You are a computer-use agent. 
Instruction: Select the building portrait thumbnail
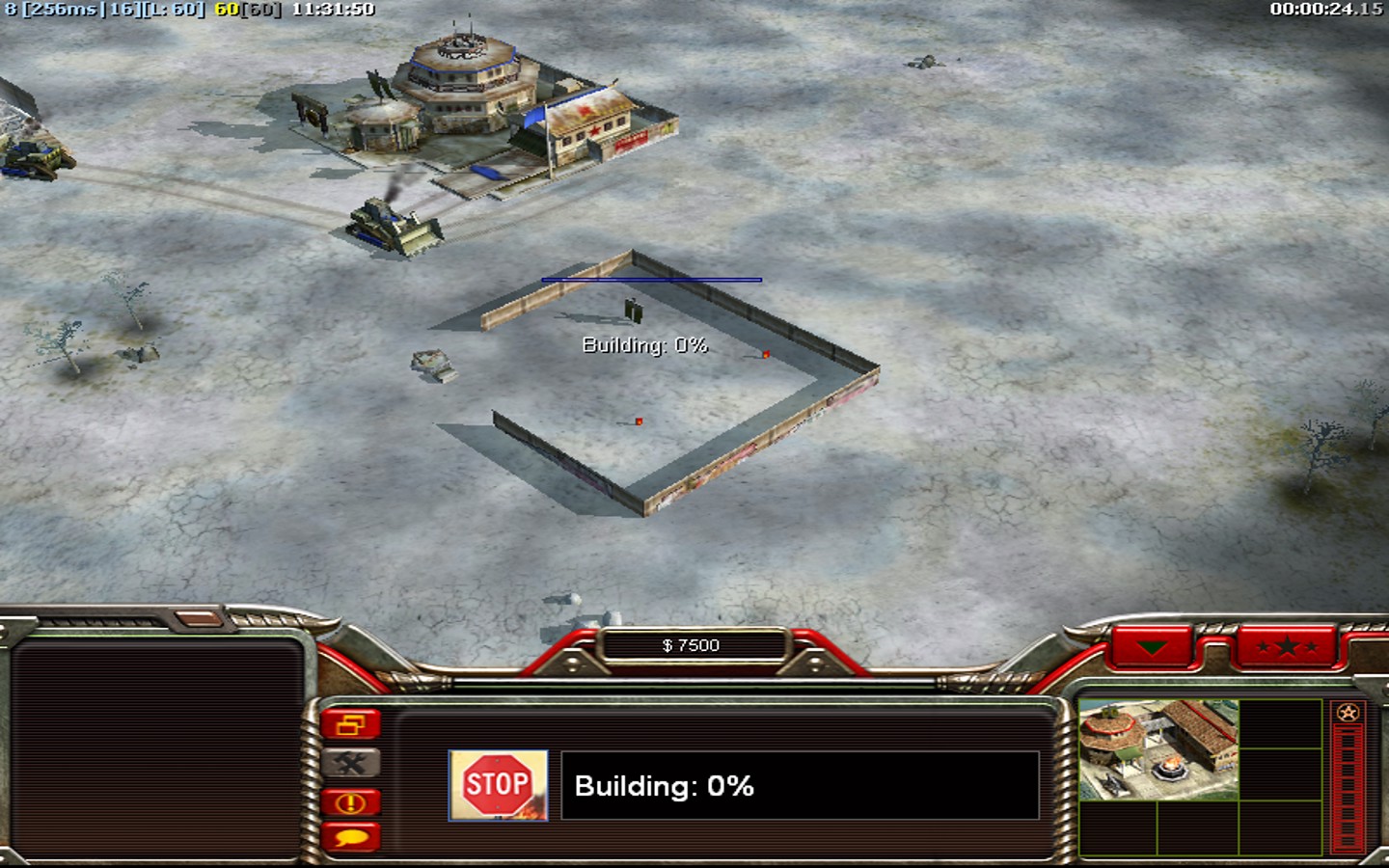pyautogui.click(x=1158, y=749)
